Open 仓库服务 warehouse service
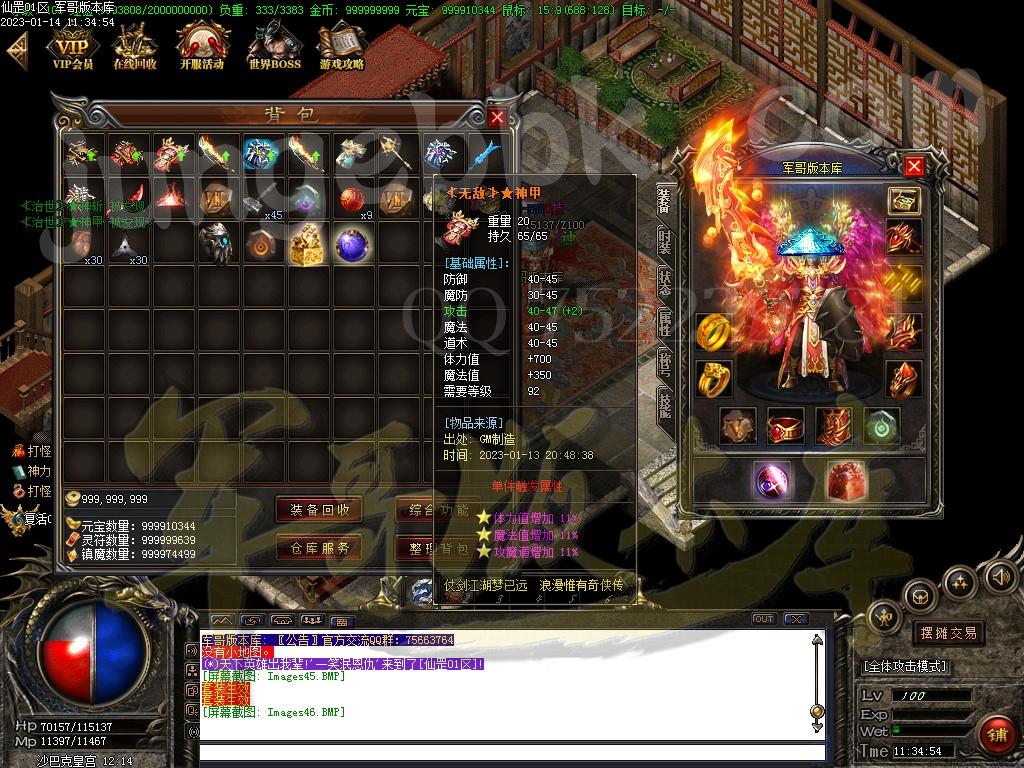 [x=320, y=547]
